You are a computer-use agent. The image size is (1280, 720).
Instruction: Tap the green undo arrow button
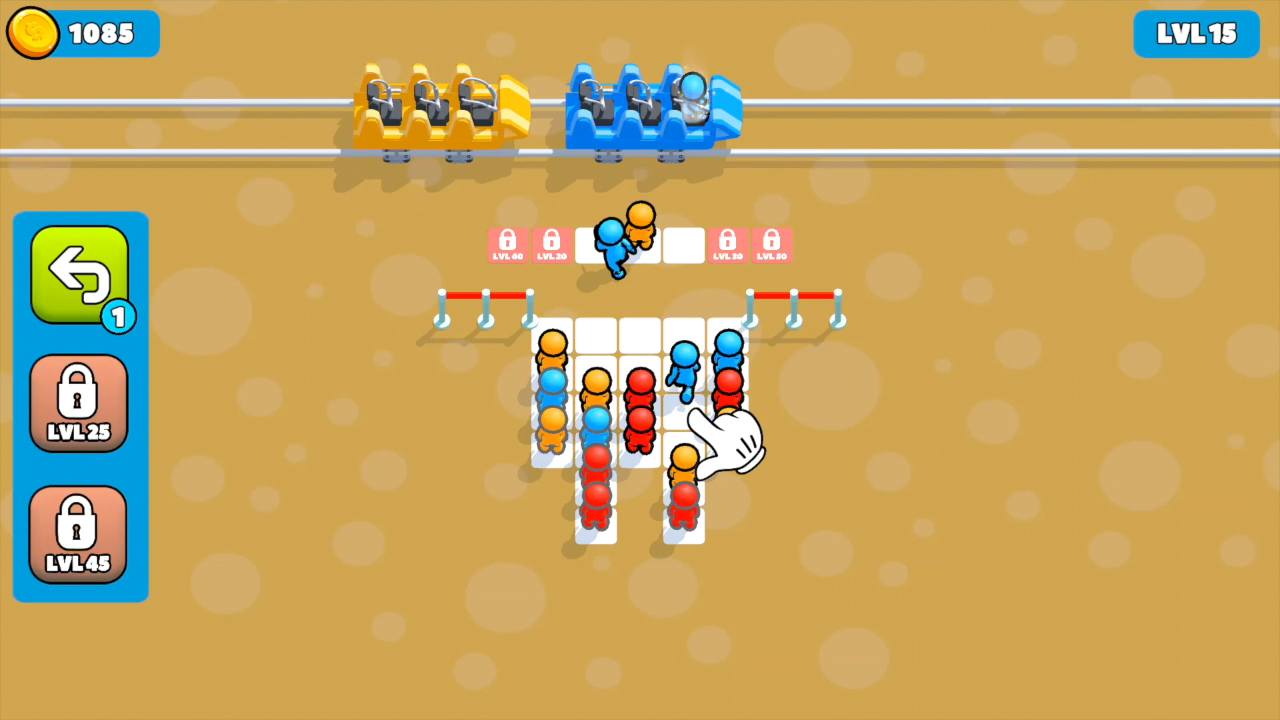point(80,273)
